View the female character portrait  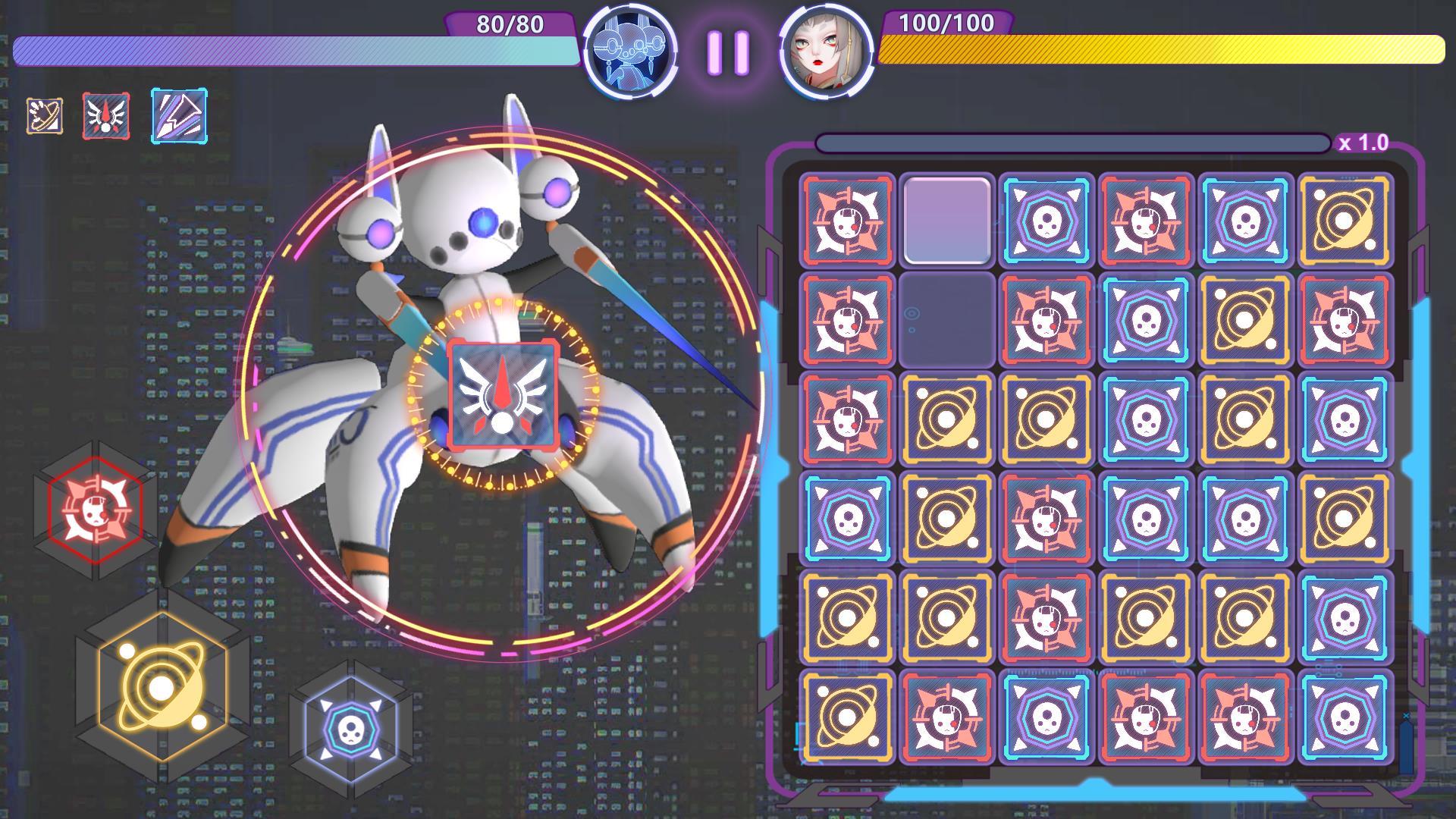[x=823, y=52]
